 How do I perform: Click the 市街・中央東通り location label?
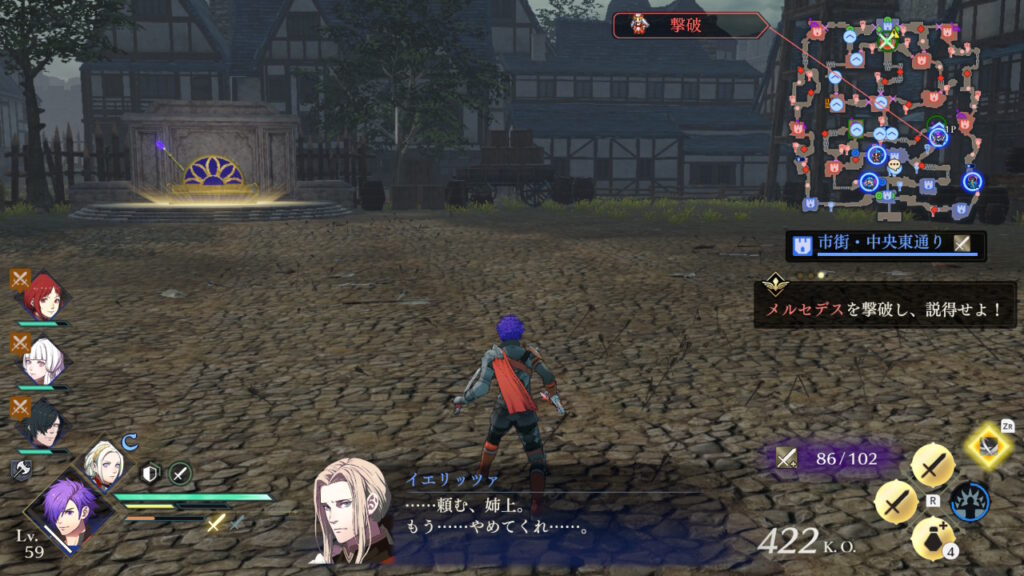[x=880, y=244]
